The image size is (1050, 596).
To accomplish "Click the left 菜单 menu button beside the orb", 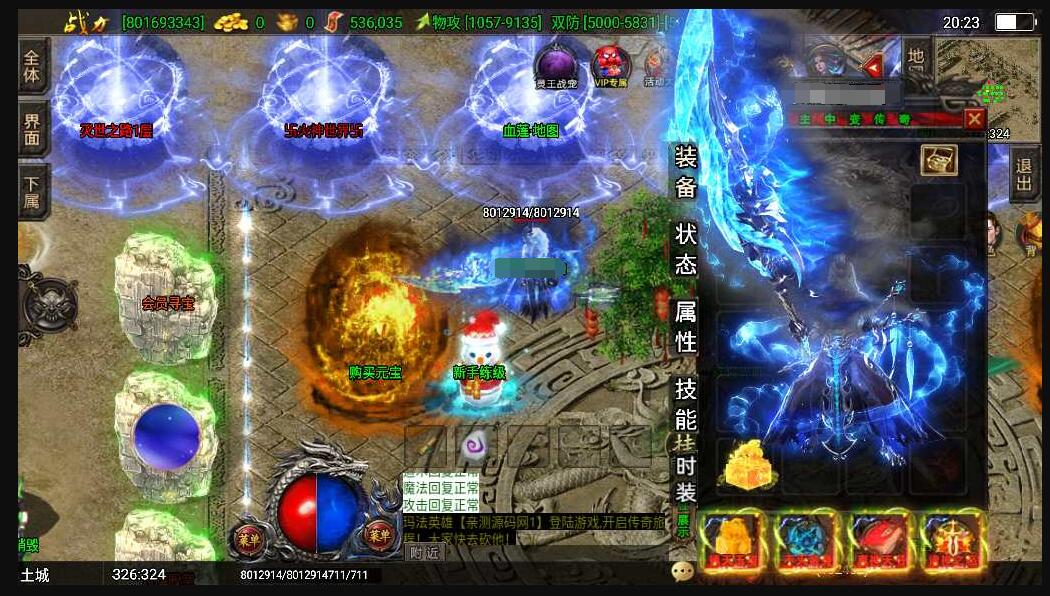I will click(248, 534).
